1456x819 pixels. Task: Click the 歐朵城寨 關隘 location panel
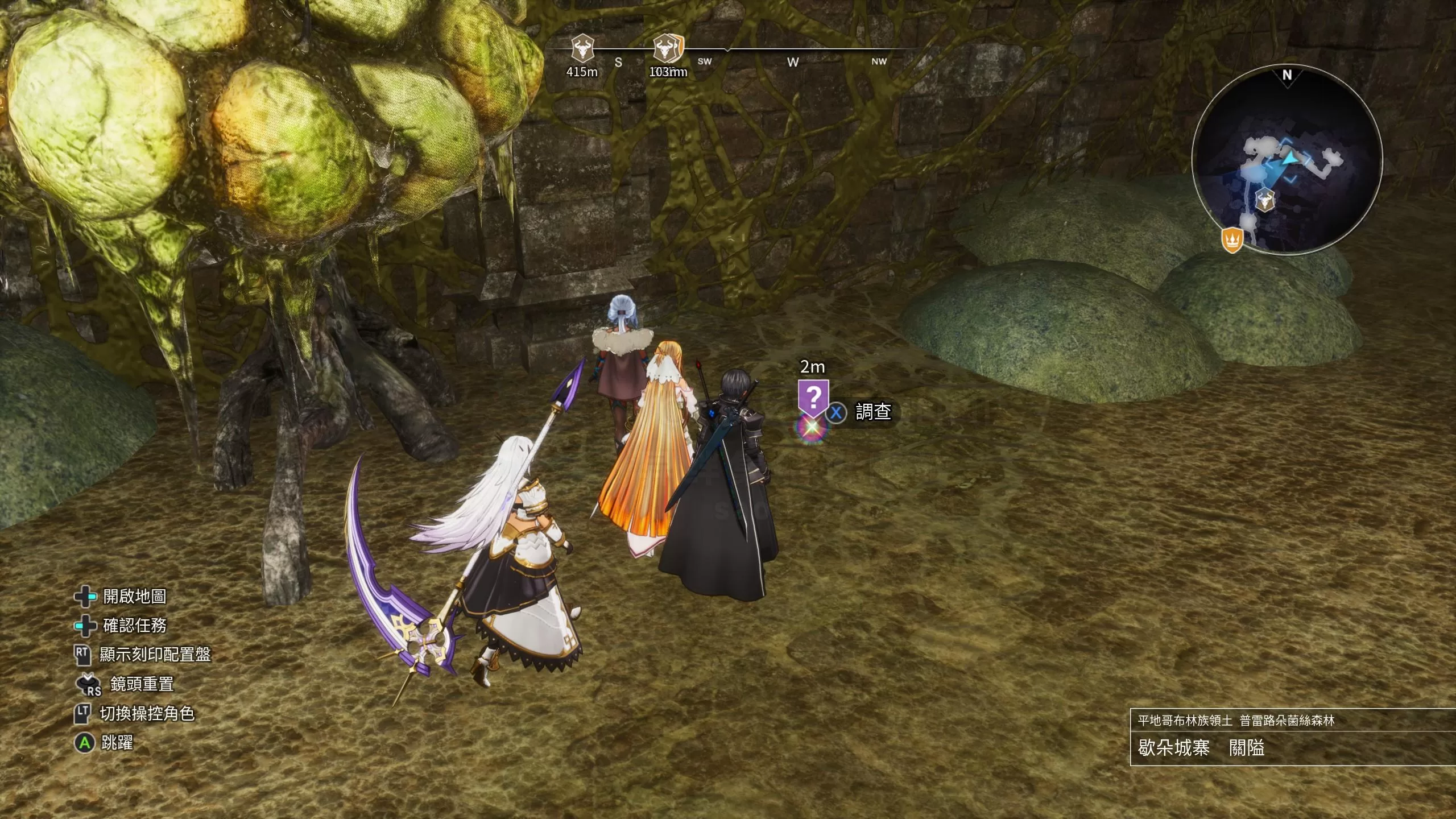click(x=1292, y=738)
